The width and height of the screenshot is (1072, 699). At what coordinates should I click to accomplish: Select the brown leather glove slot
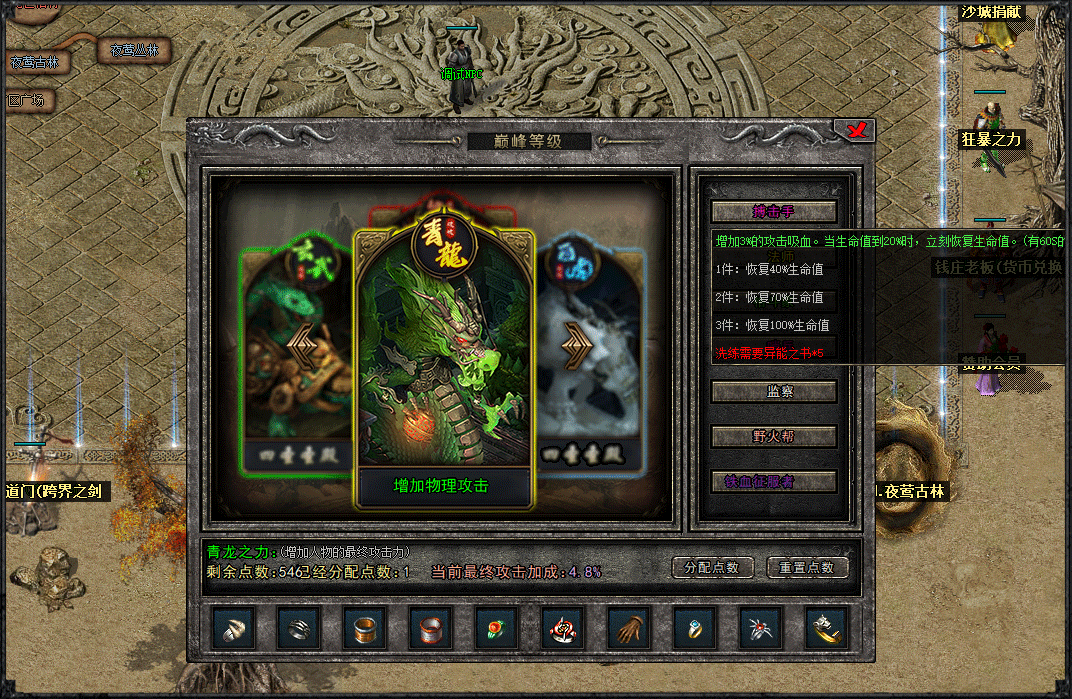click(x=629, y=628)
